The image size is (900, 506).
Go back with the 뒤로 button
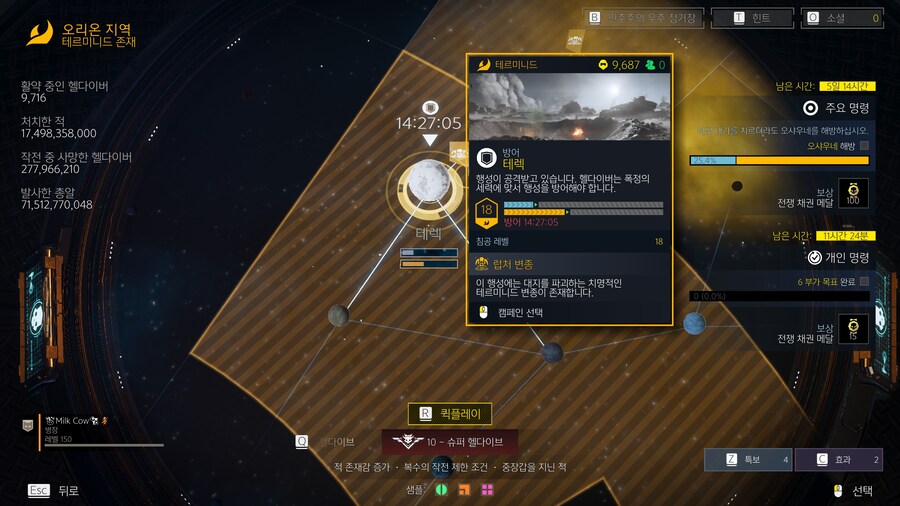coord(55,490)
